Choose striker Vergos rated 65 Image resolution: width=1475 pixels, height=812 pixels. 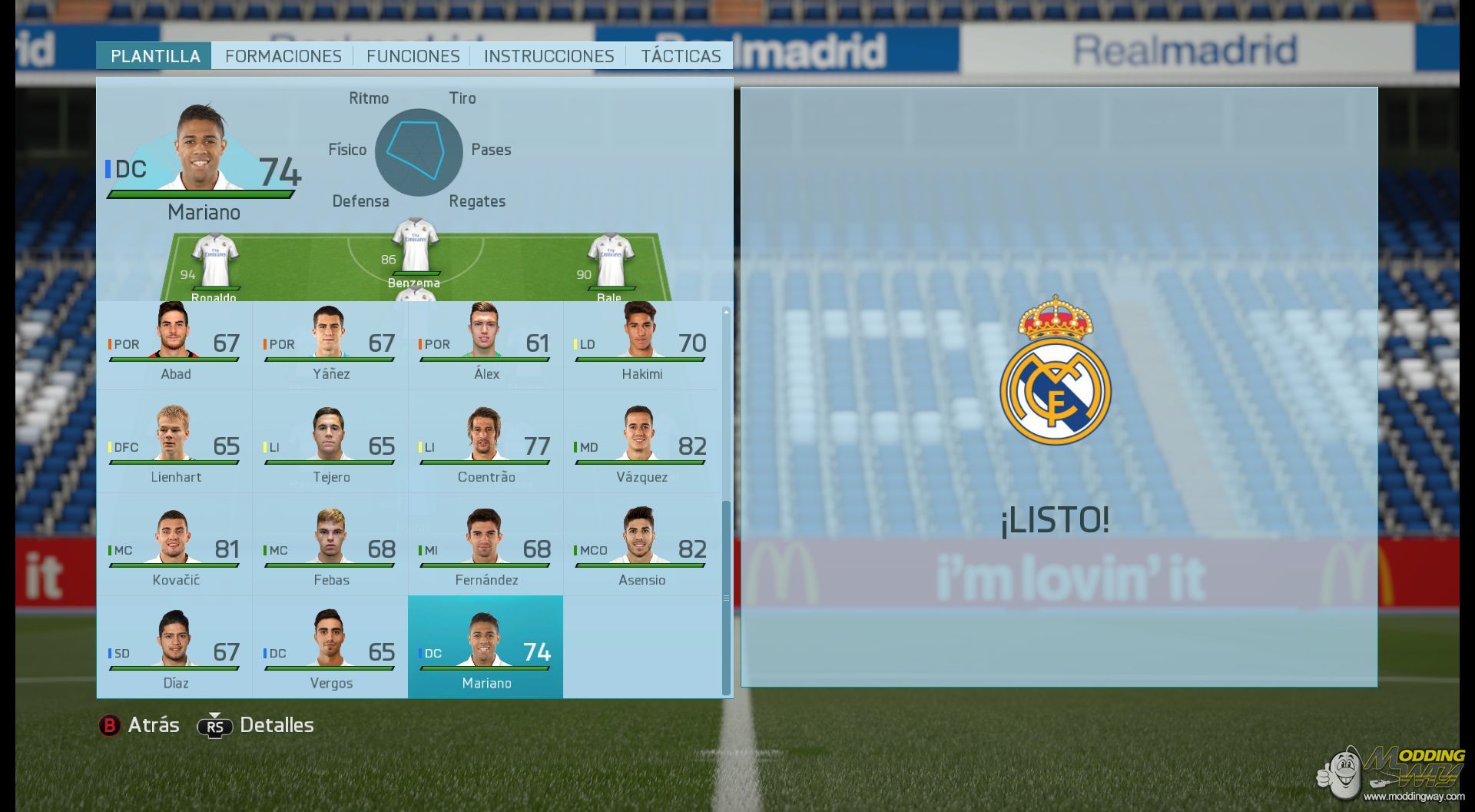pyautogui.click(x=330, y=655)
